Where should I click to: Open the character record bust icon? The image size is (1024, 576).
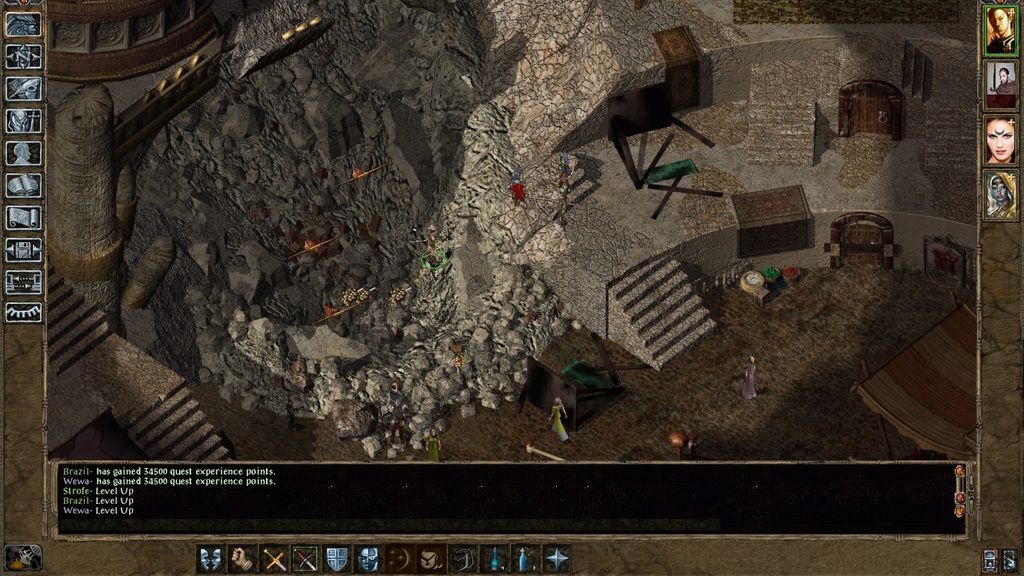(23, 153)
